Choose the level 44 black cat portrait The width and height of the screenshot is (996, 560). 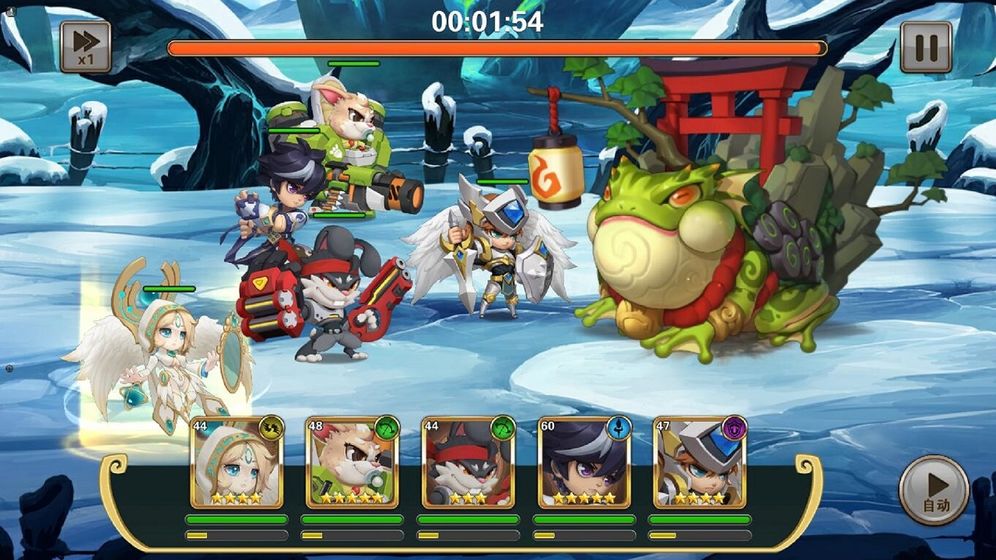click(x=468, y=463)
